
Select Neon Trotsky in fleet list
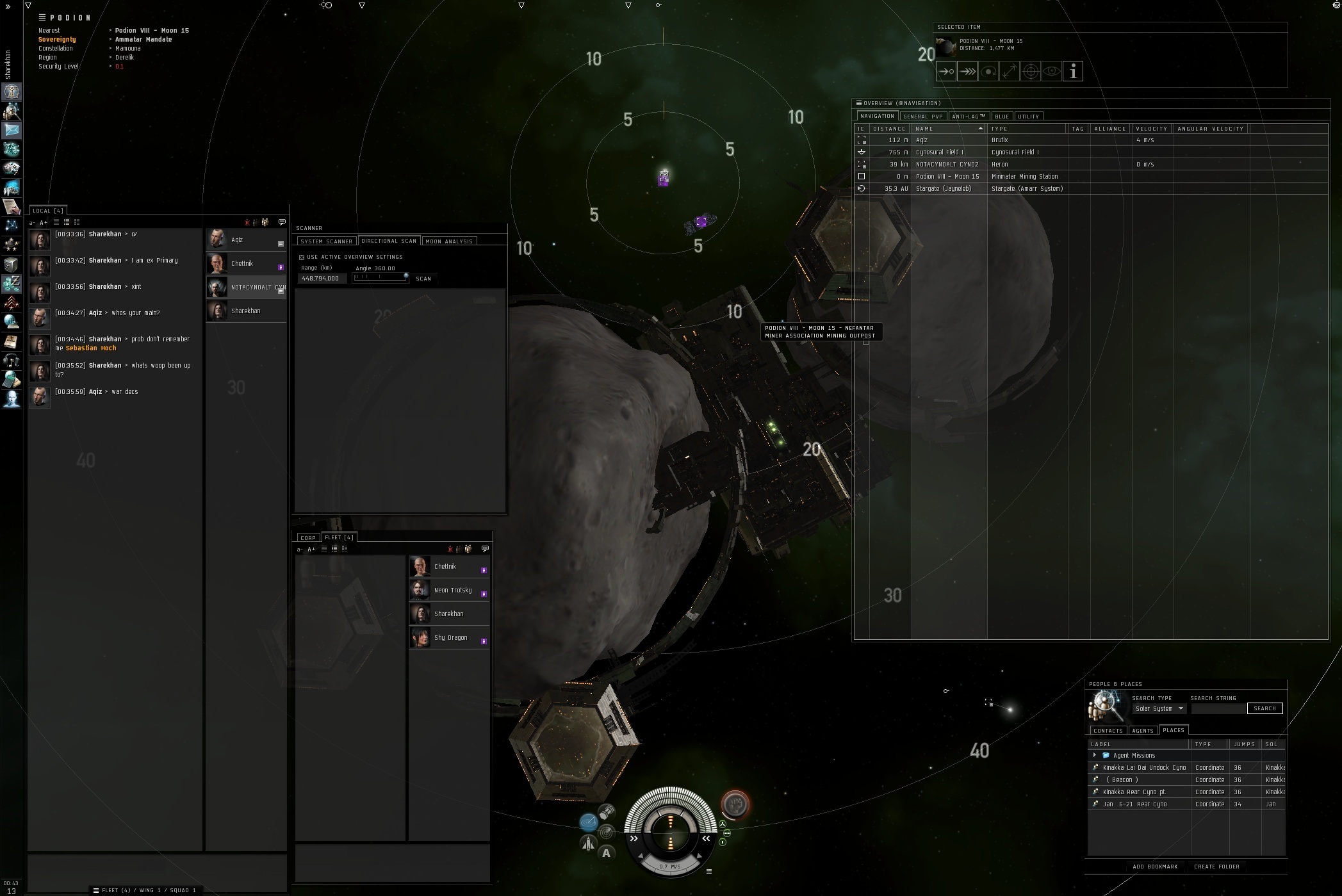click(x=449, y=590)
